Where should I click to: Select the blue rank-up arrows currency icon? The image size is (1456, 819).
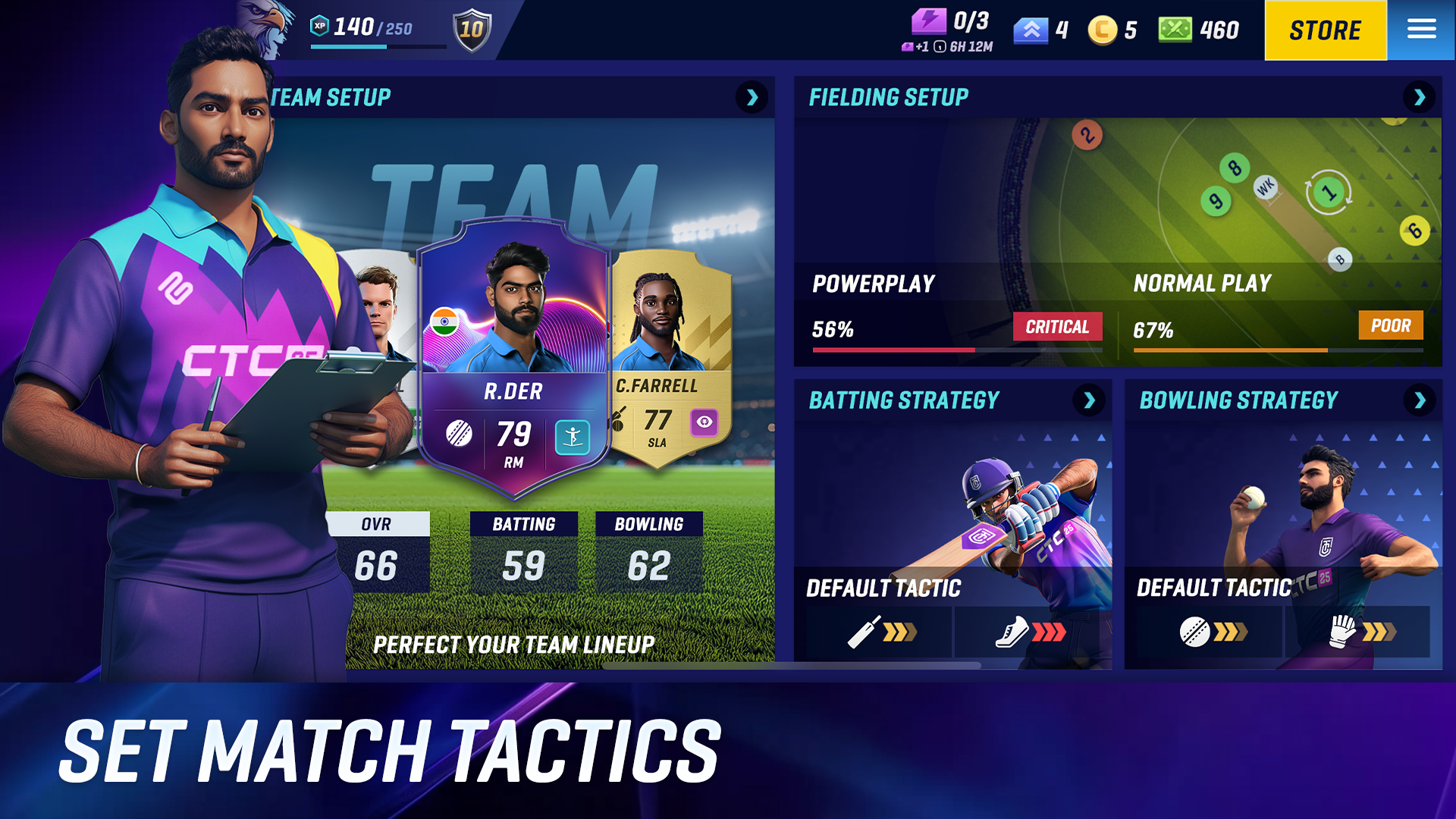coord(1030,30)
